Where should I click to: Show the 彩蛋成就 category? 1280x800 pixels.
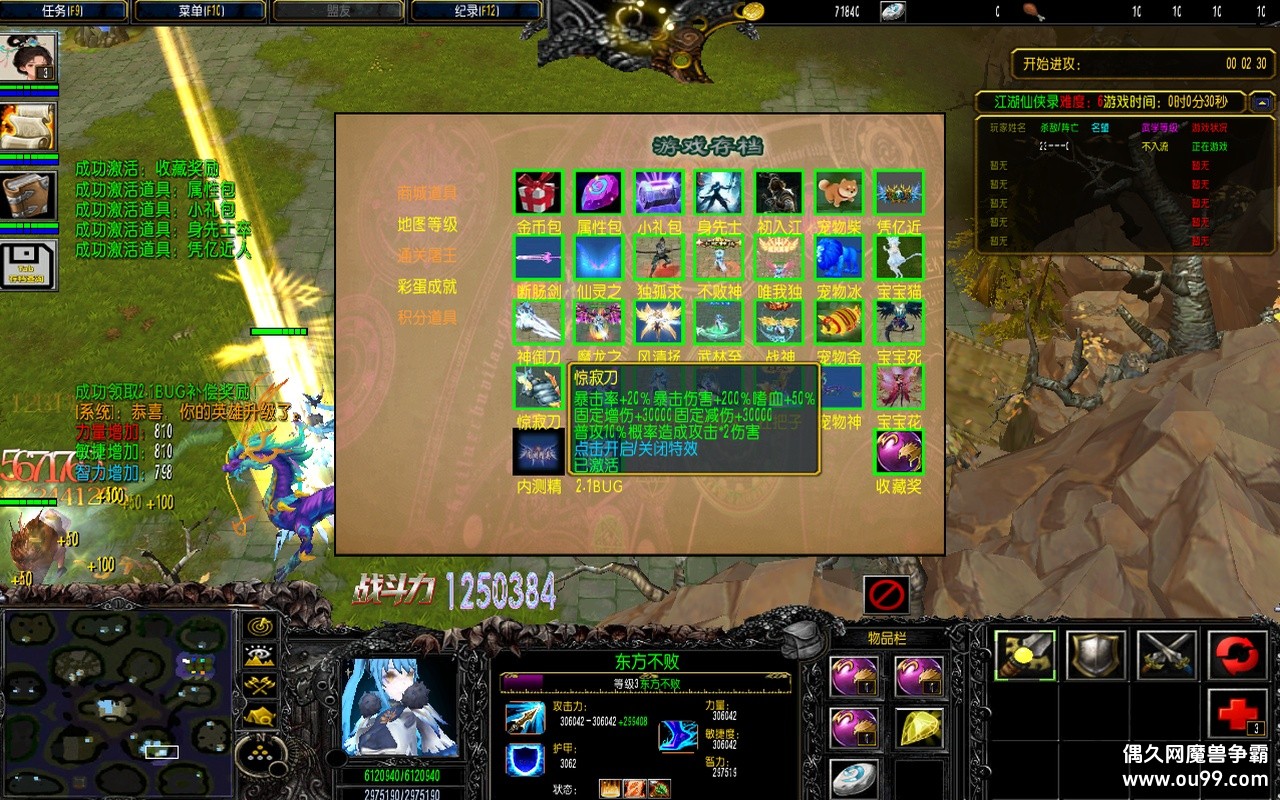(427, 286)
